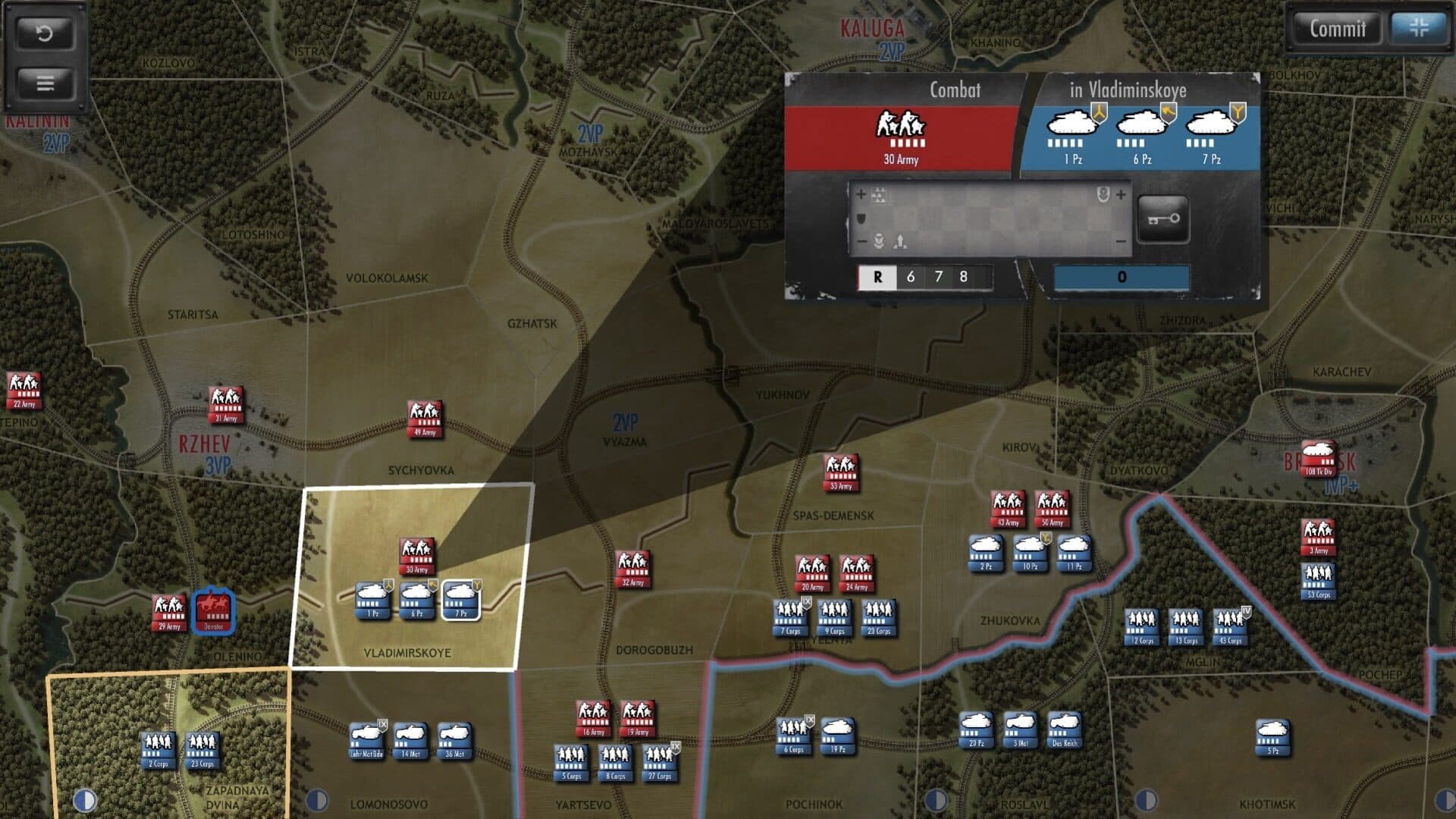Pick the 30 Army counter in Vladimirskoye
1456x819 pixels.
point(416,556)
